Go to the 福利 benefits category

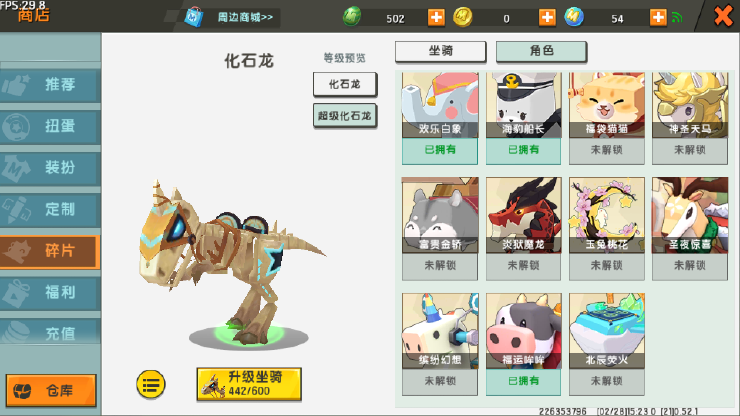click(51, 293)
